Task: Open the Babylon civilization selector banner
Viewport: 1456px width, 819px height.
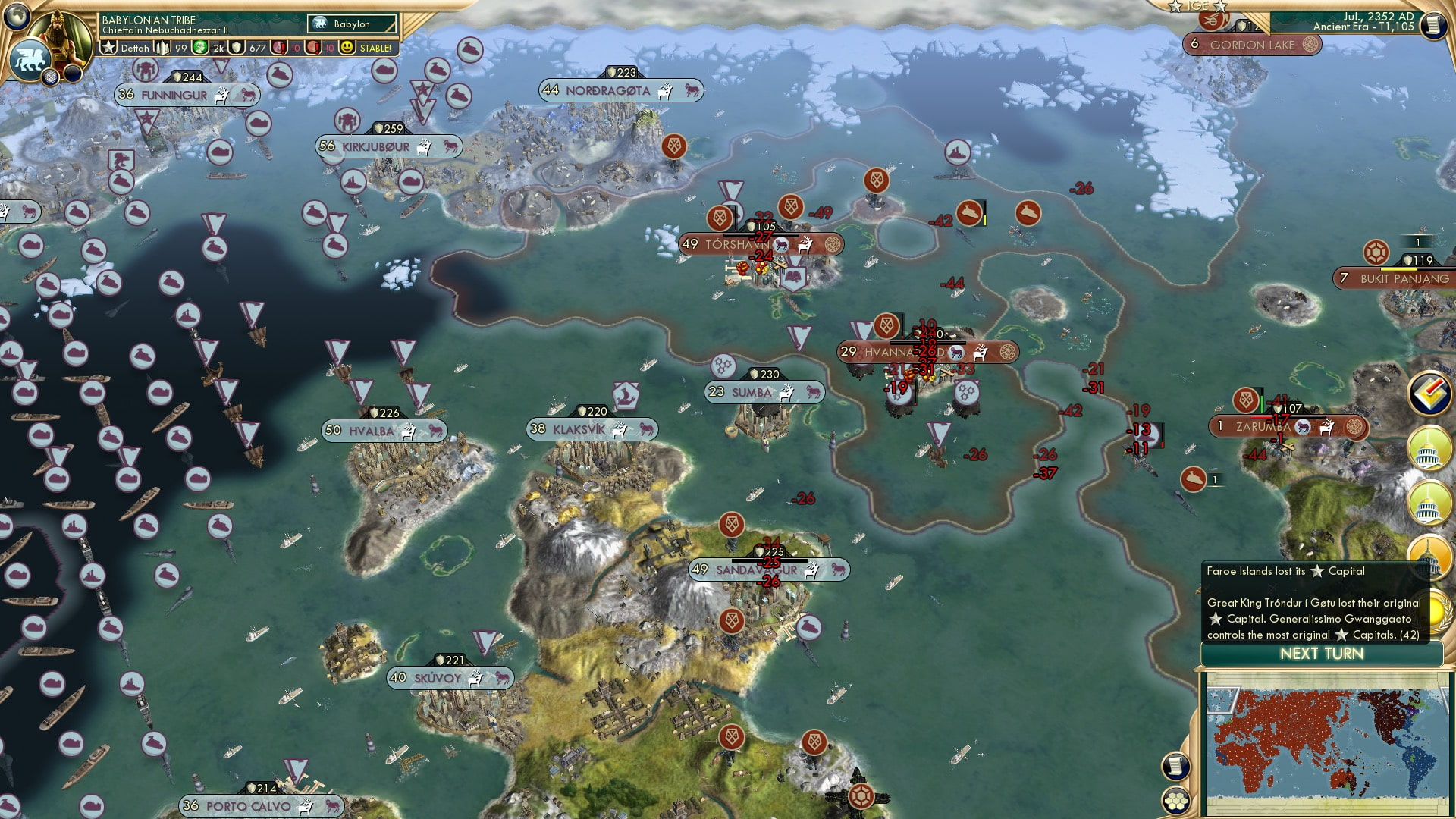Action: 343,24
